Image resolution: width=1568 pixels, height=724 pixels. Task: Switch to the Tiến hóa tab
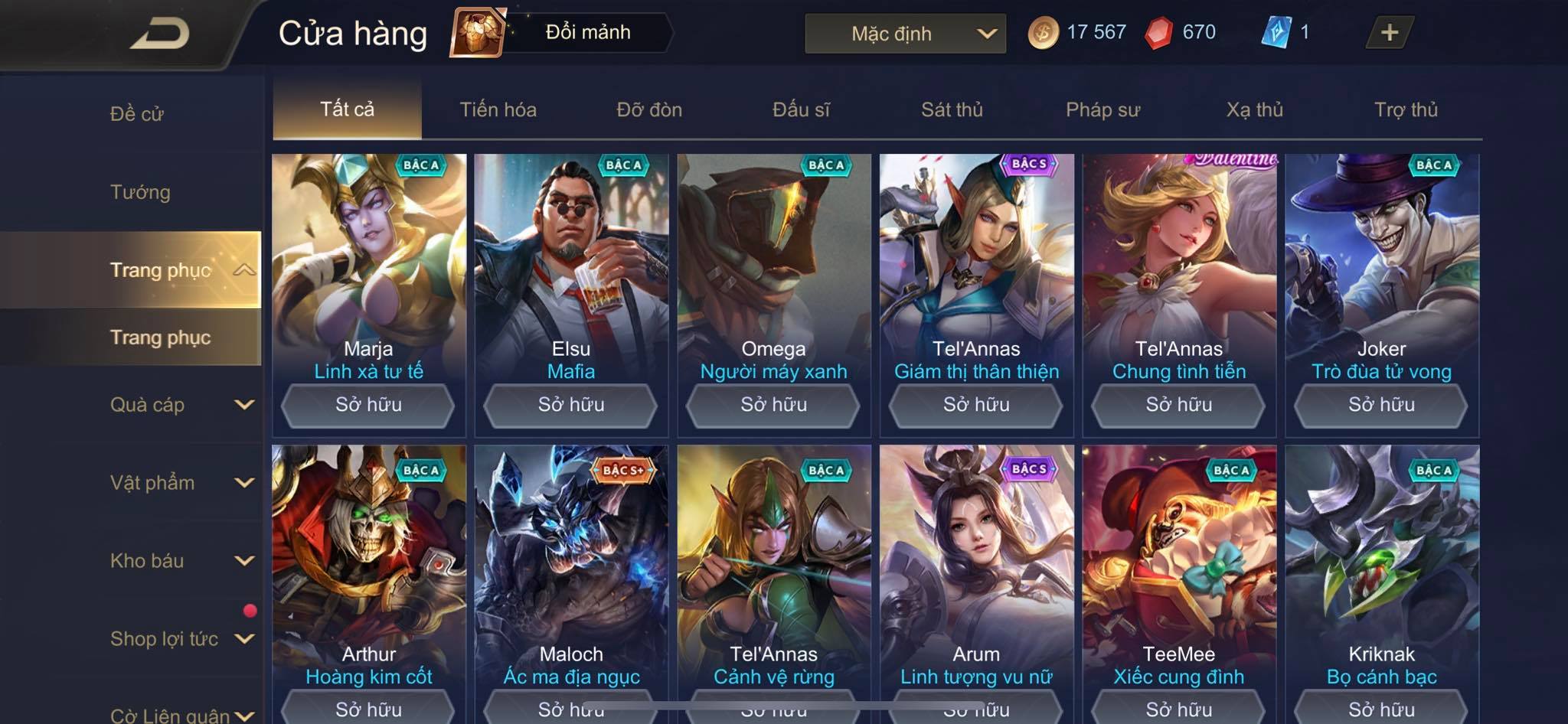498,109
